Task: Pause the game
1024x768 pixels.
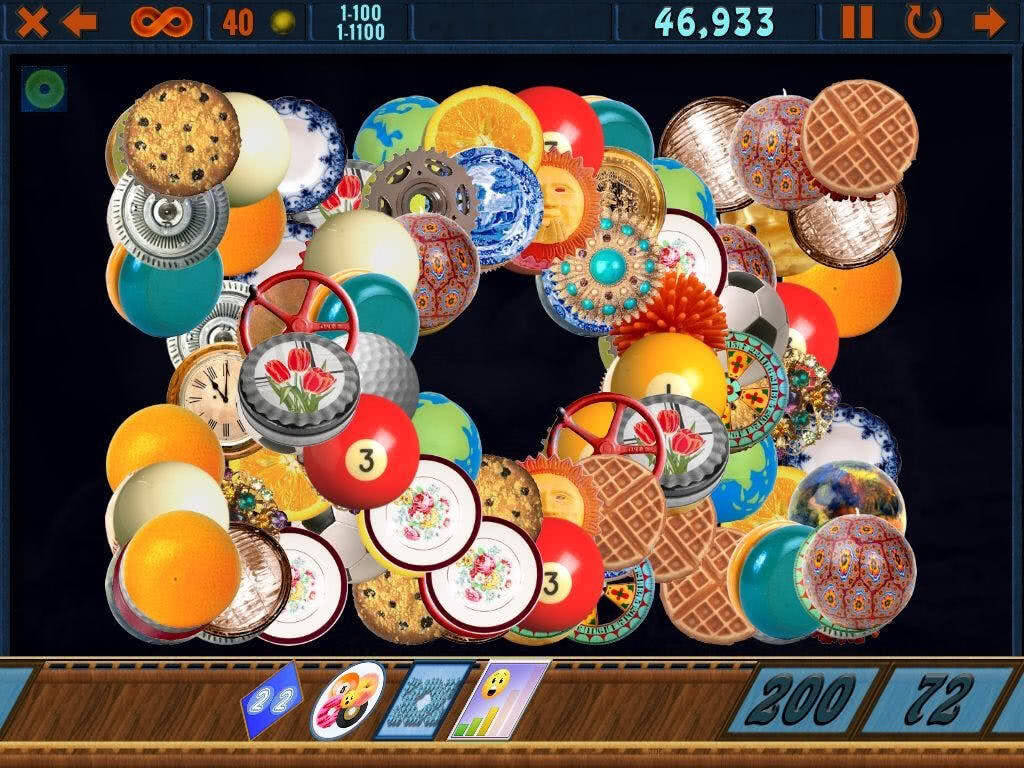Action: pyautogui.click(x=857, y=21)
